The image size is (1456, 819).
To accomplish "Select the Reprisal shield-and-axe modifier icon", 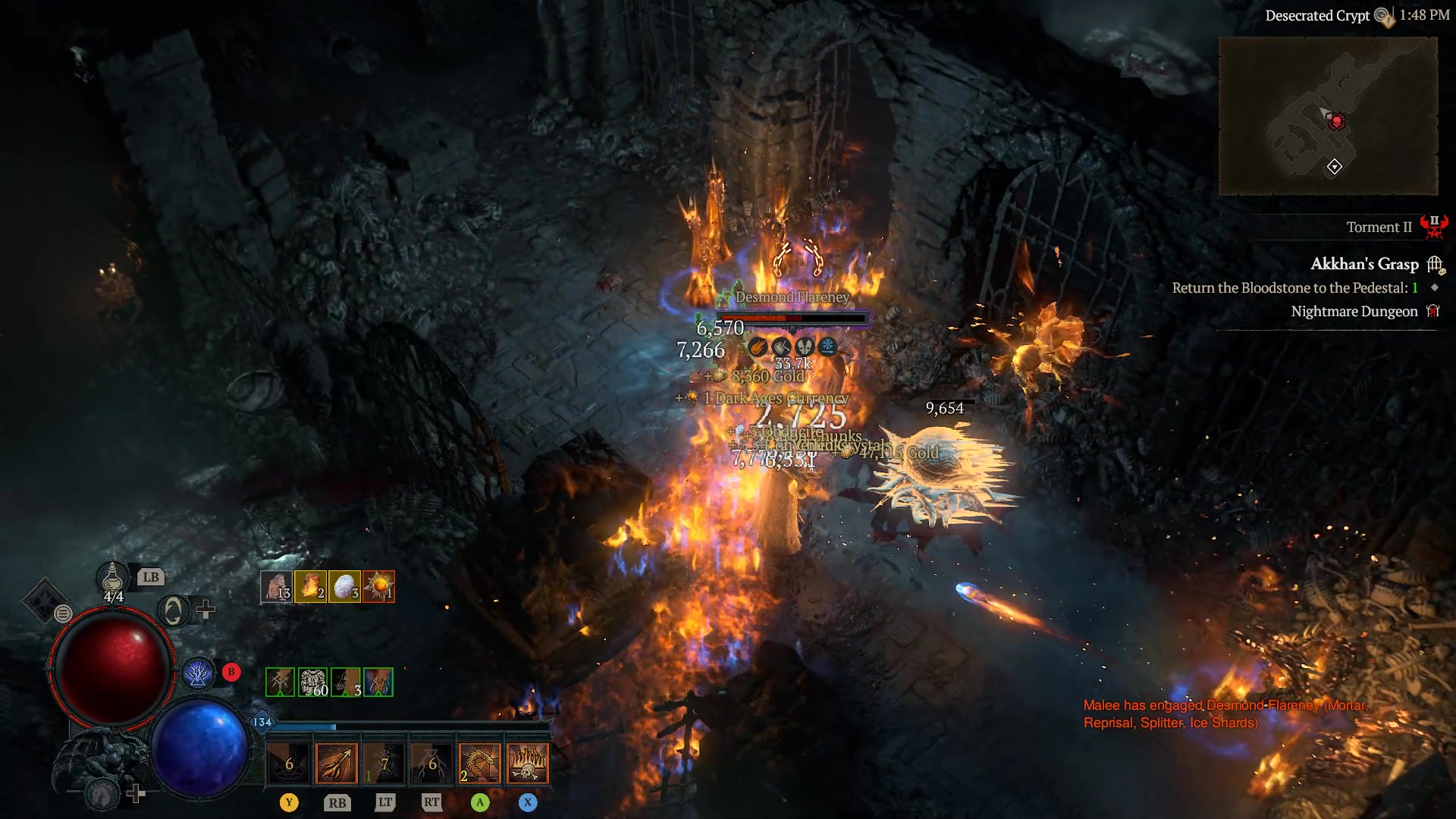I will [x=781, y=346].
